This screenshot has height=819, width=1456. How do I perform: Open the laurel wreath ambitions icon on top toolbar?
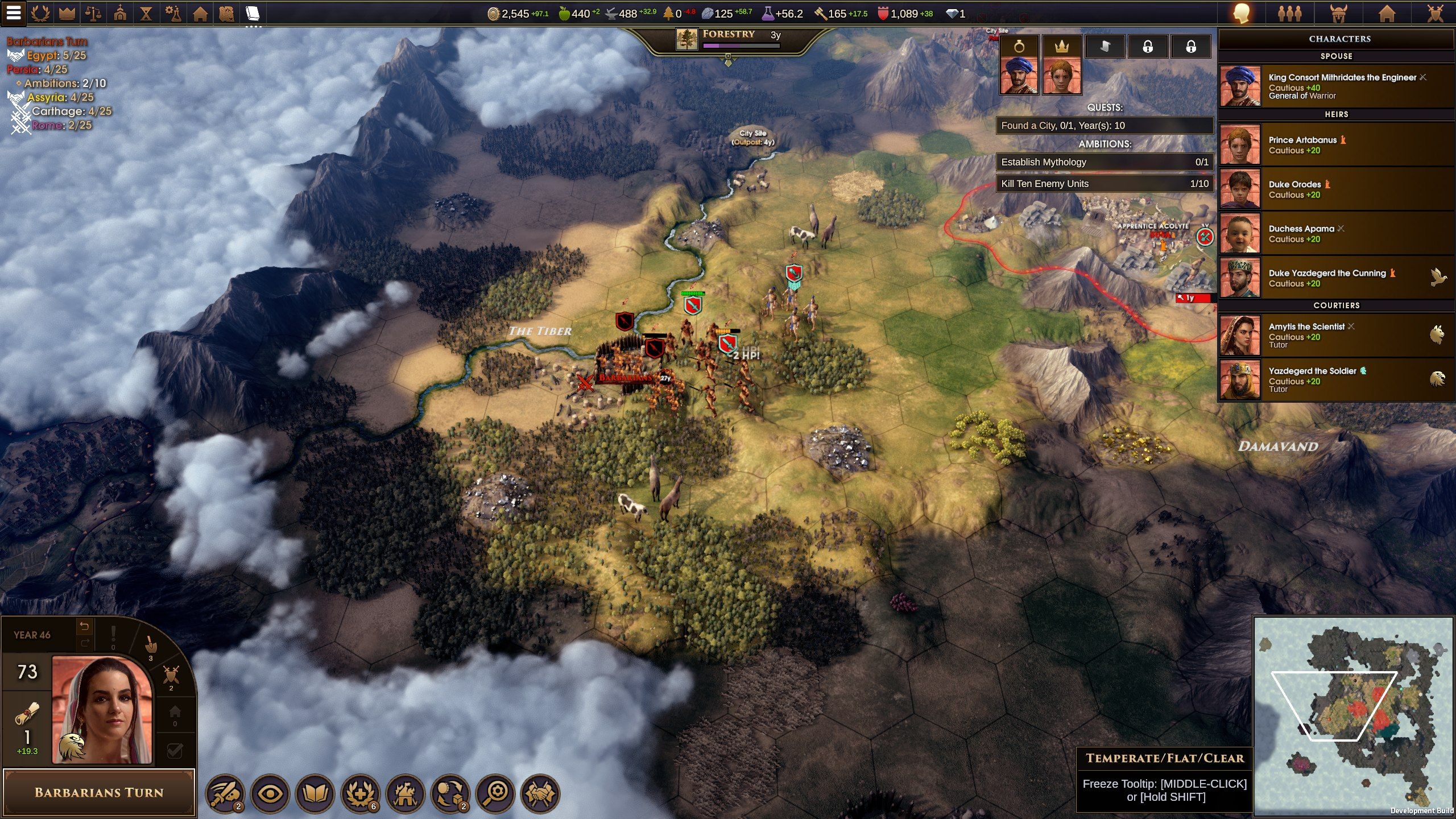click(x=40, y=13)
